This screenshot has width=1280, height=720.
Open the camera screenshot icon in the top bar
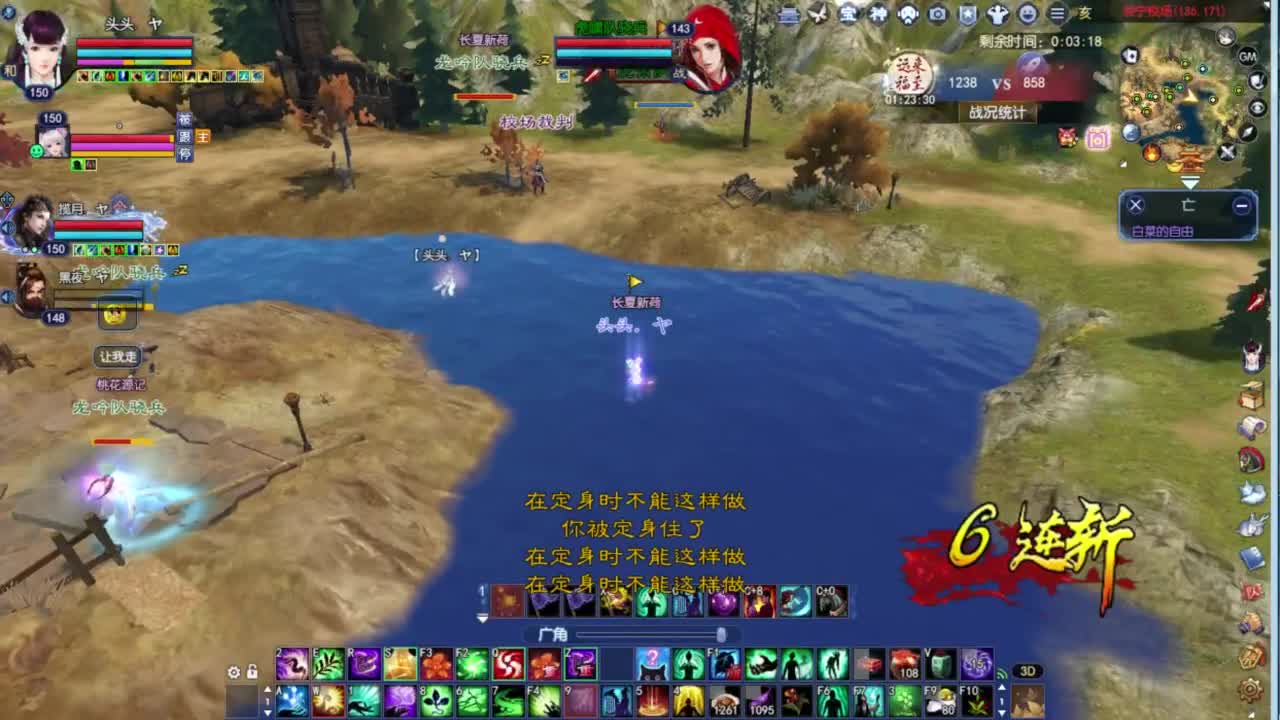point(937,14)
